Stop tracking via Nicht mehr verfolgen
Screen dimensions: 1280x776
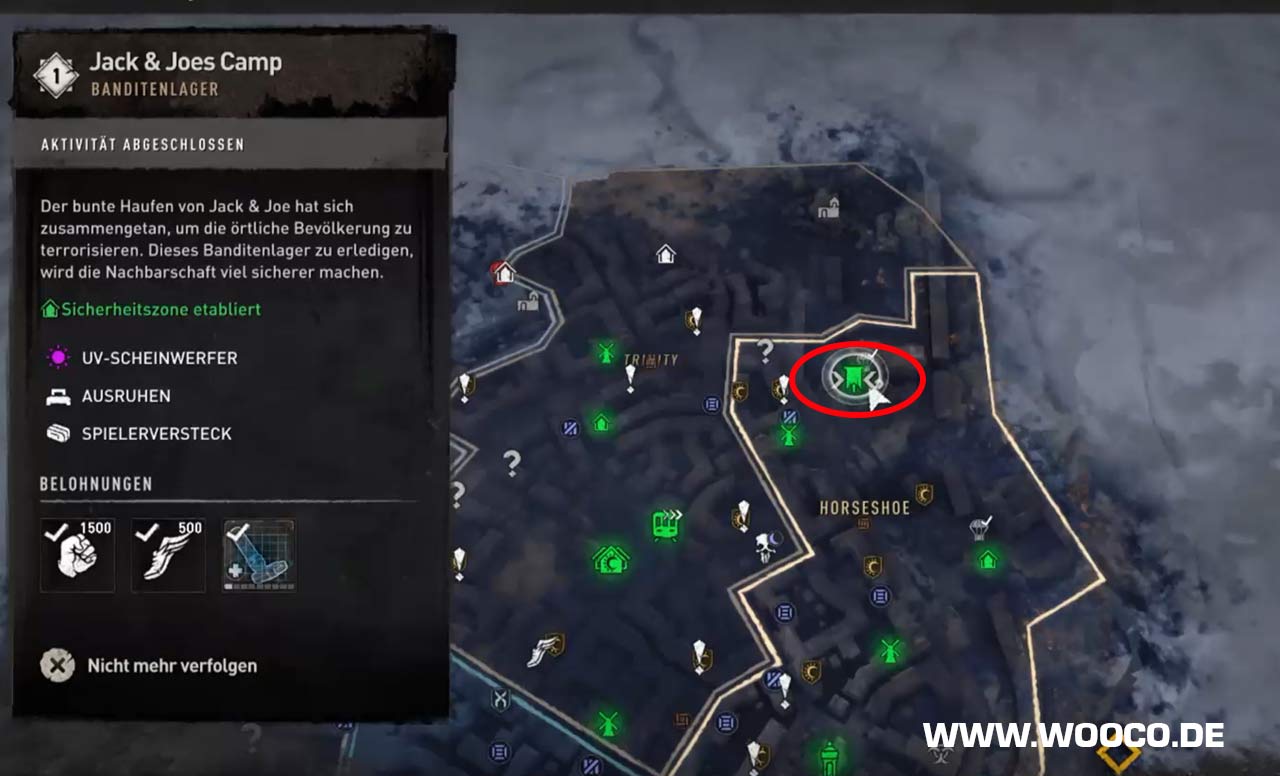tap(150, 665)
